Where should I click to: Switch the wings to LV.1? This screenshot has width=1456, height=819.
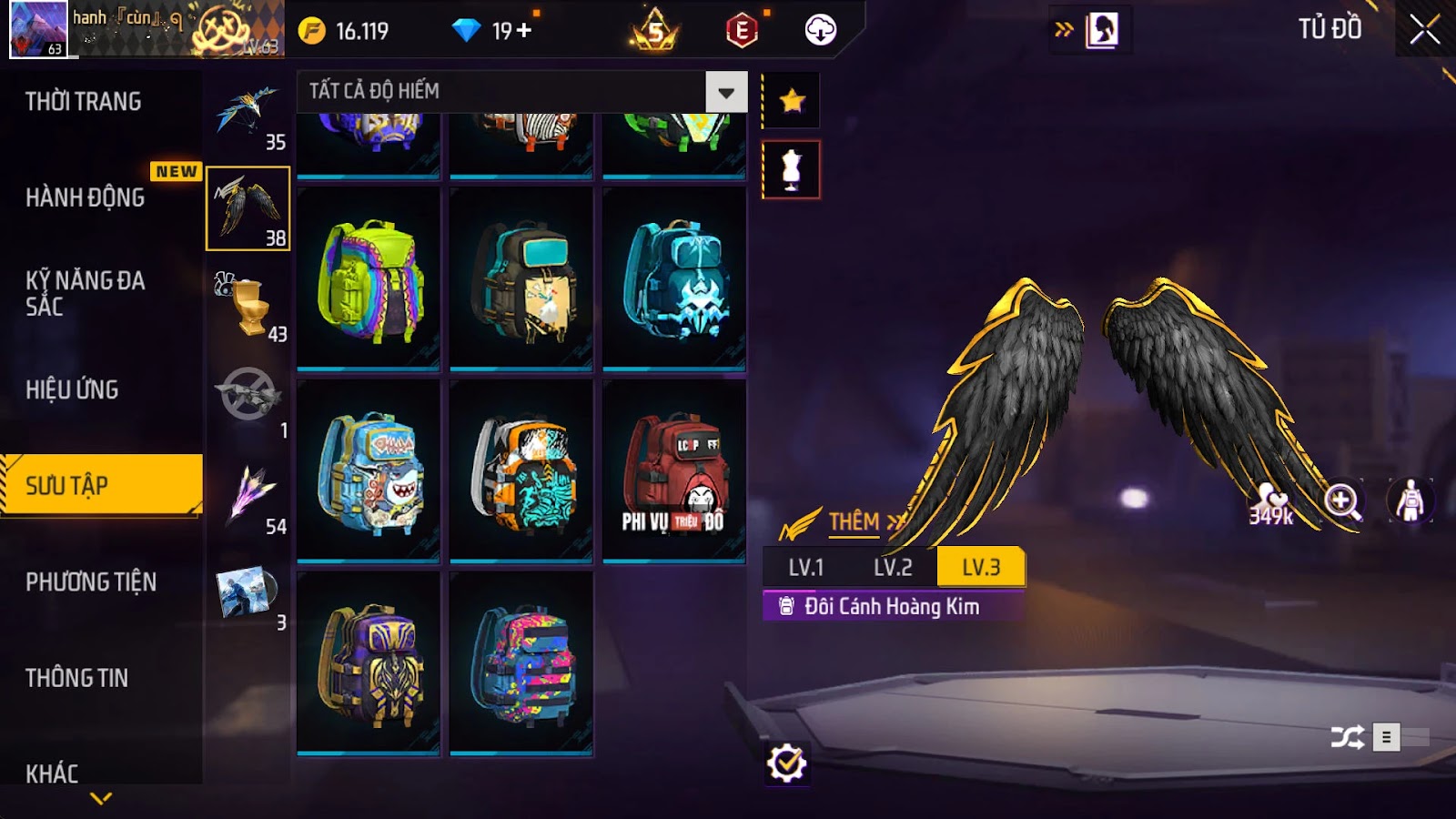[x=805, y=568]
